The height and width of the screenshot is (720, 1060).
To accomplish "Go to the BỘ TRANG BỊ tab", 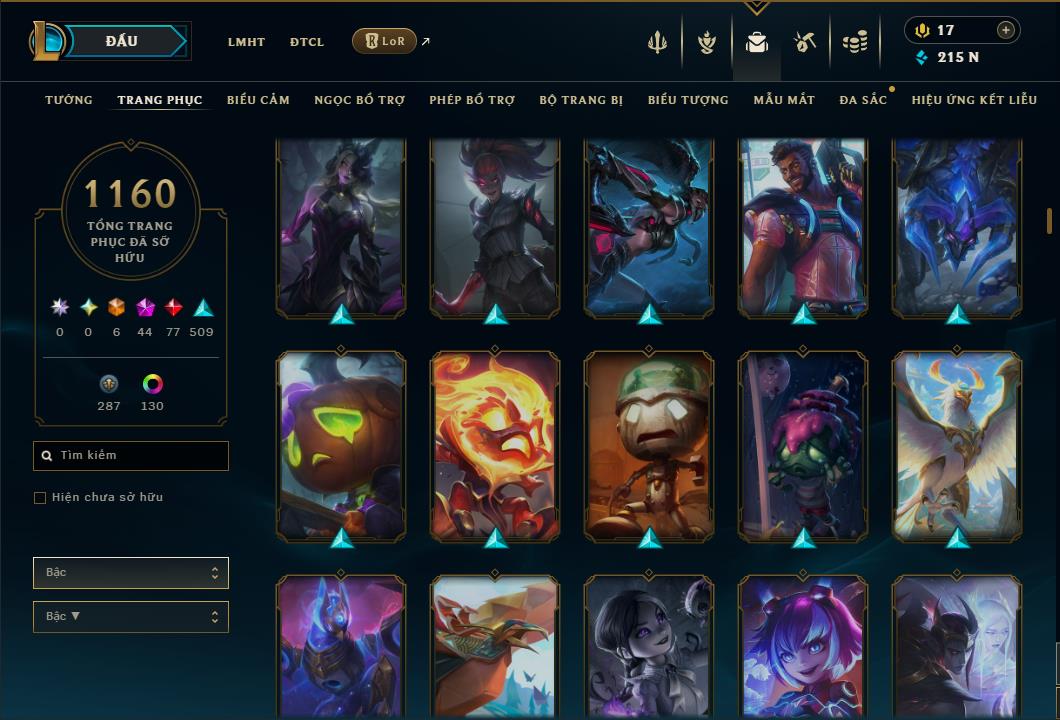I will click(581, 100).
